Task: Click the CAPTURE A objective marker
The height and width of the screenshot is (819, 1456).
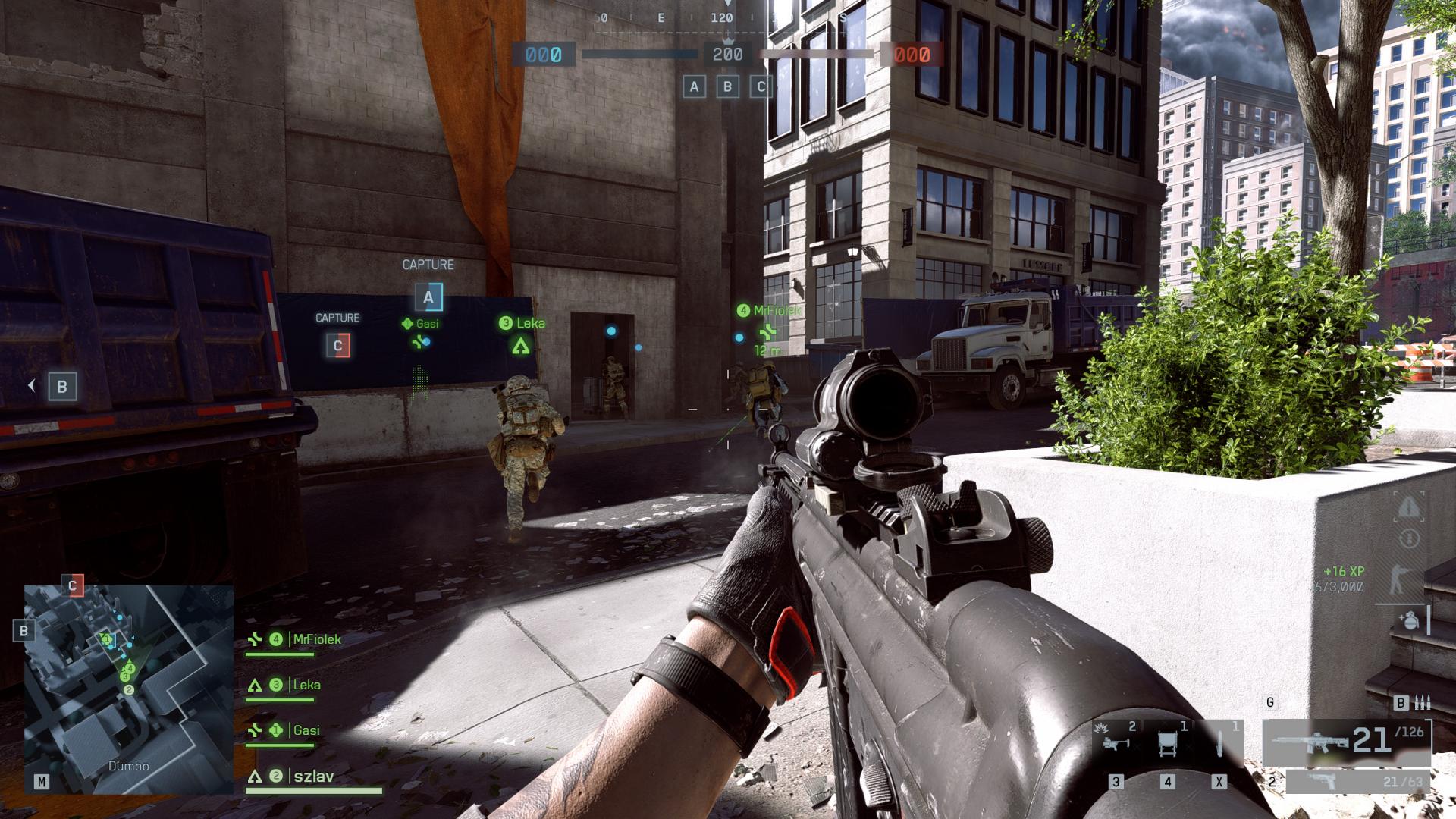Action: click(x=428, y=298)
